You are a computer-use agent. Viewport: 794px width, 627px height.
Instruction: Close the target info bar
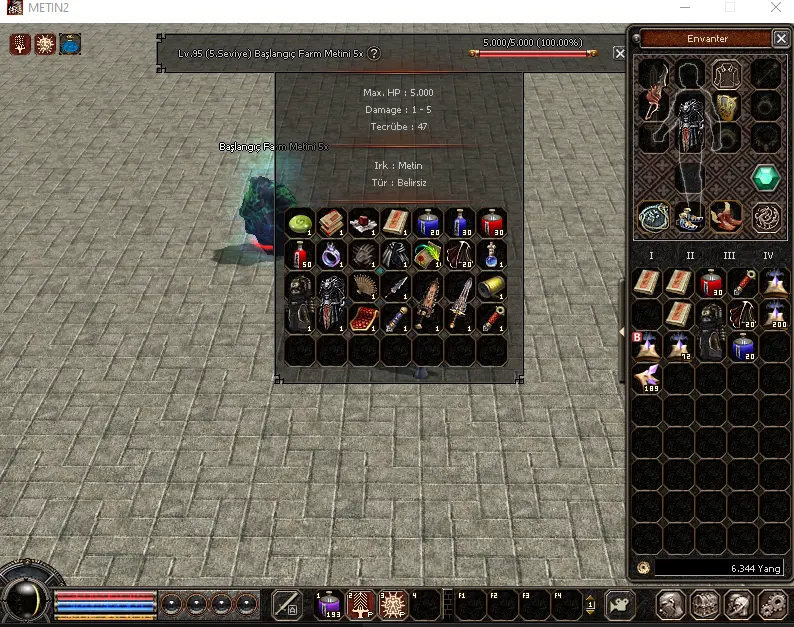pos(620,53)
